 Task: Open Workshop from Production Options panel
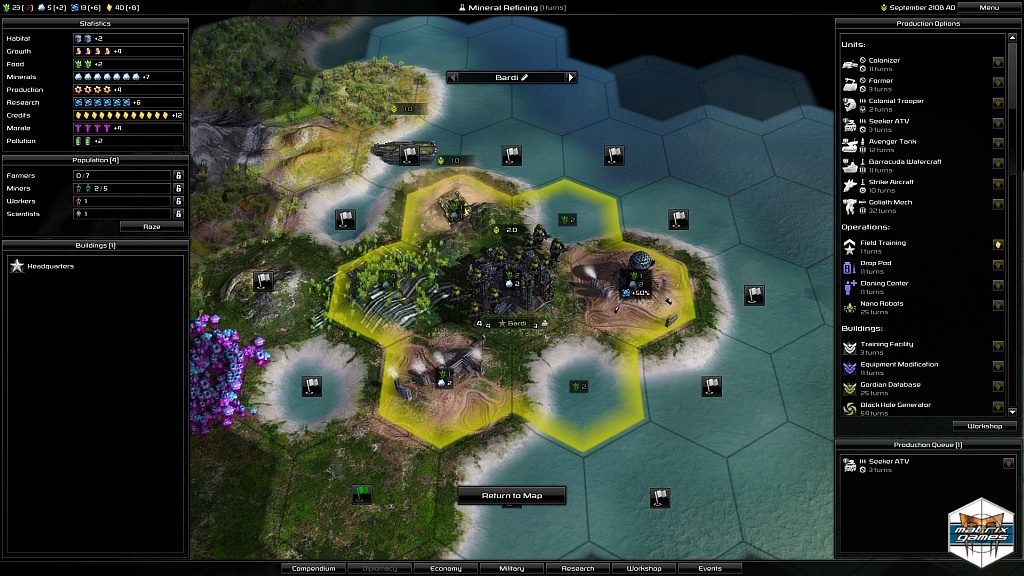984,426
